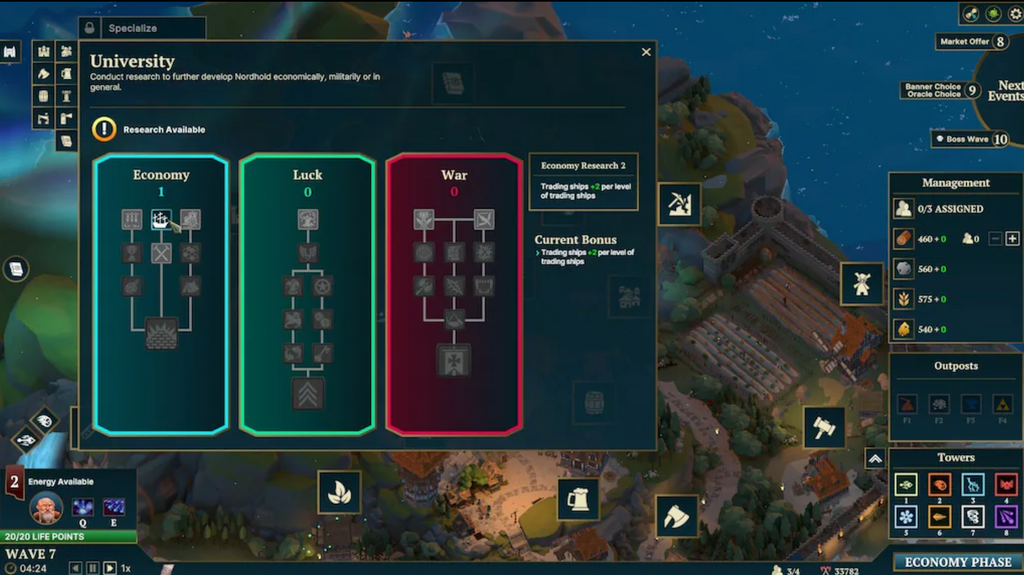This screenshot has height=575, width=1024.
Task: Select tower number 5 snowflake
Action: (907, 516)
